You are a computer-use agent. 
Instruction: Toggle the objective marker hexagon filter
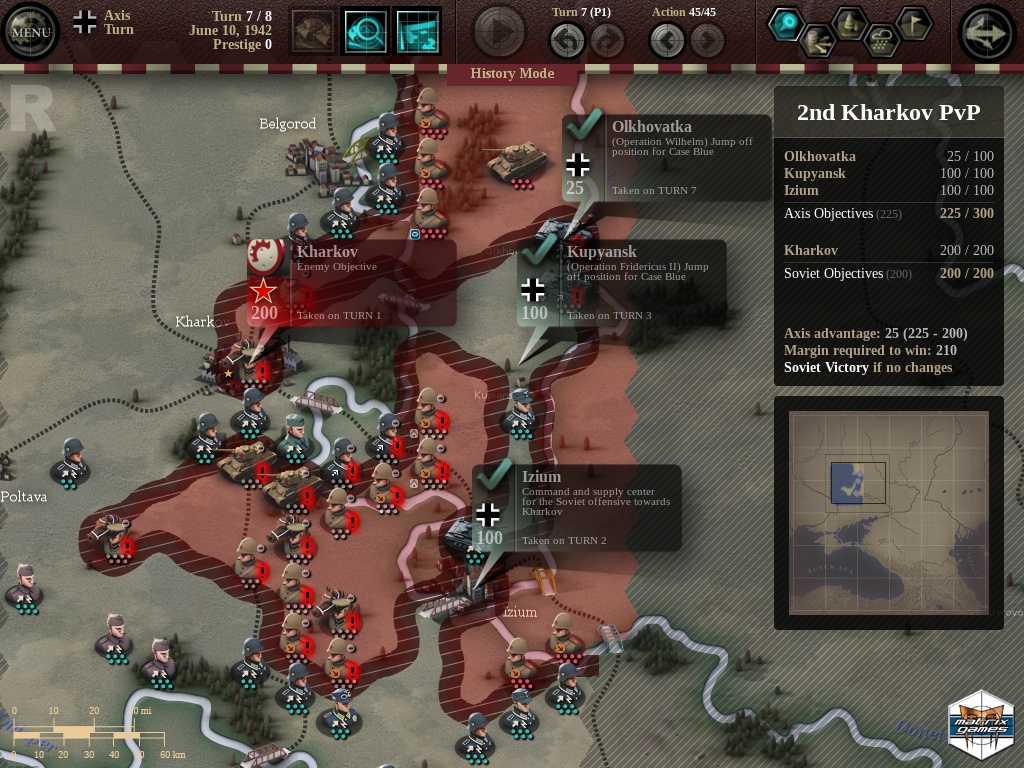(x=787, y=24)
